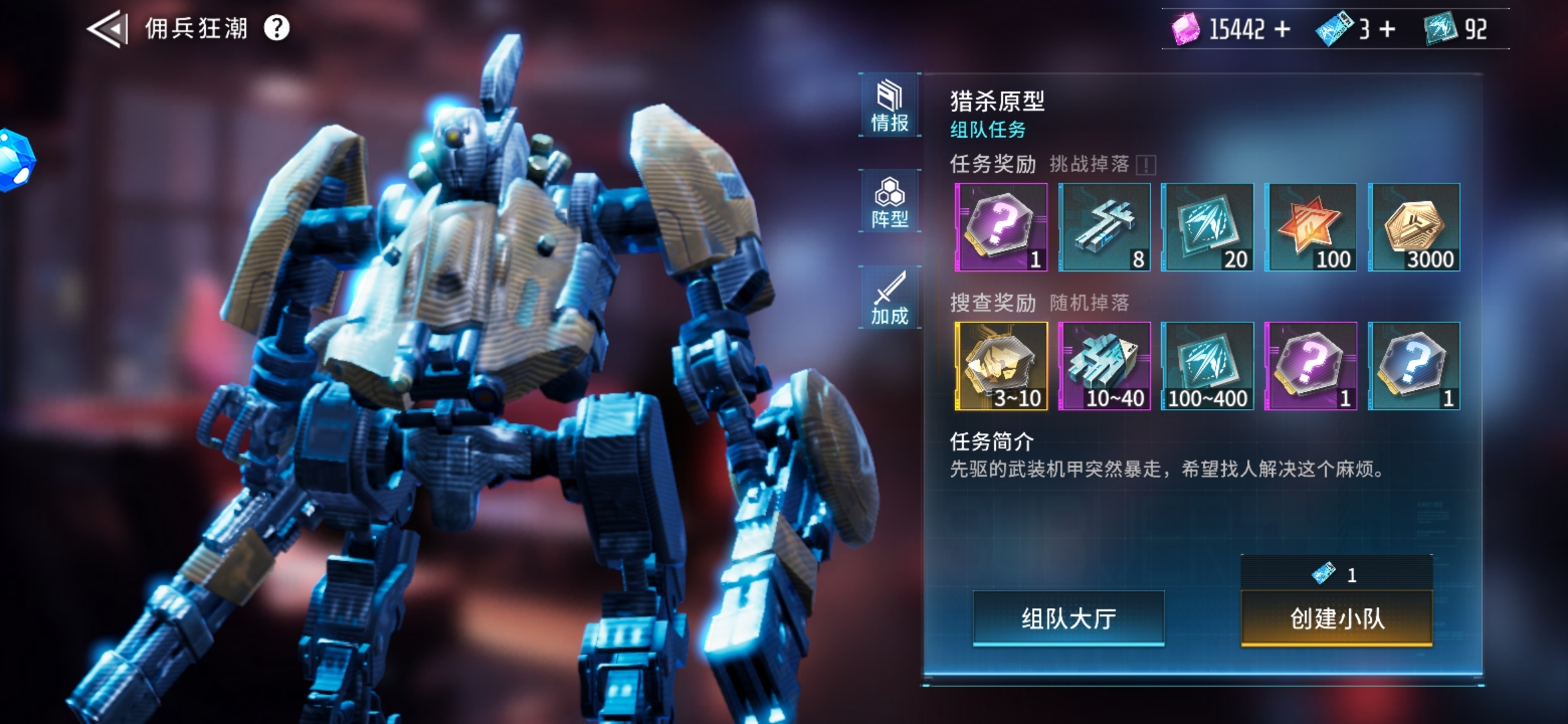
Task: Add more blue tickets with the plus
Action: tap(1387, 29)
